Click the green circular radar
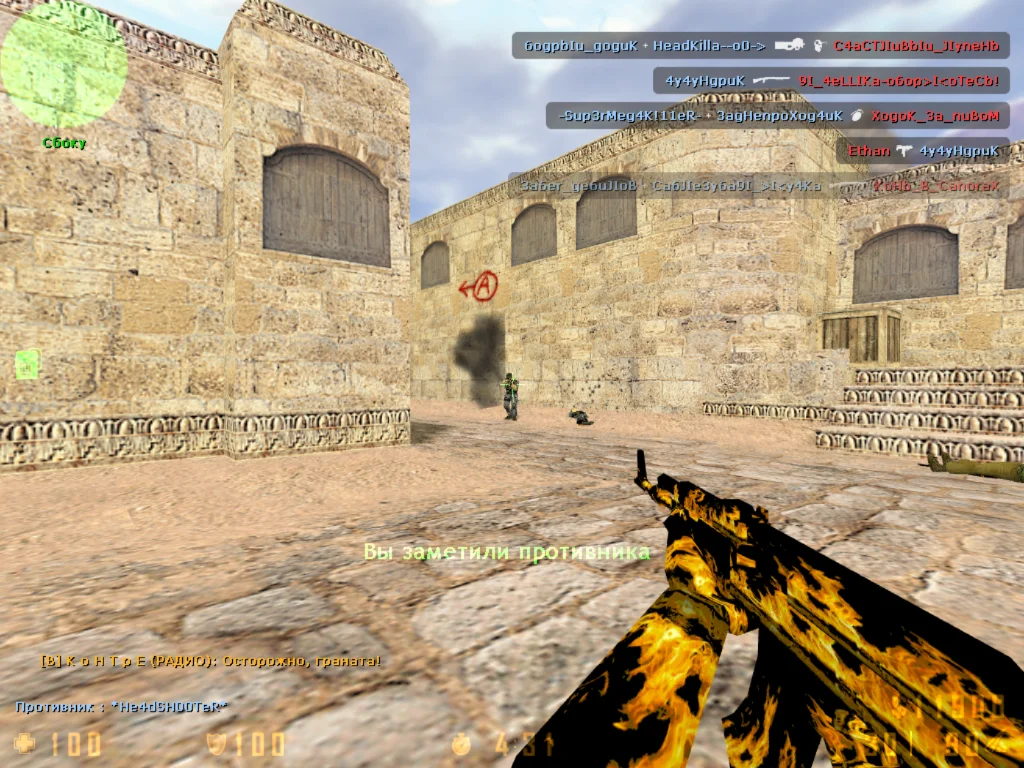Viewport: 1024px width, 768px height. pos(62,62)
